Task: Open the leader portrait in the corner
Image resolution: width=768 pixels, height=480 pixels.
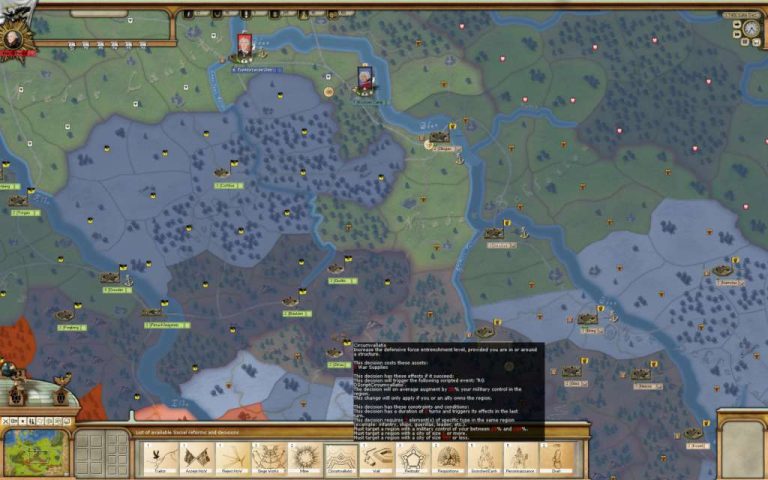Action: [14, 40]
